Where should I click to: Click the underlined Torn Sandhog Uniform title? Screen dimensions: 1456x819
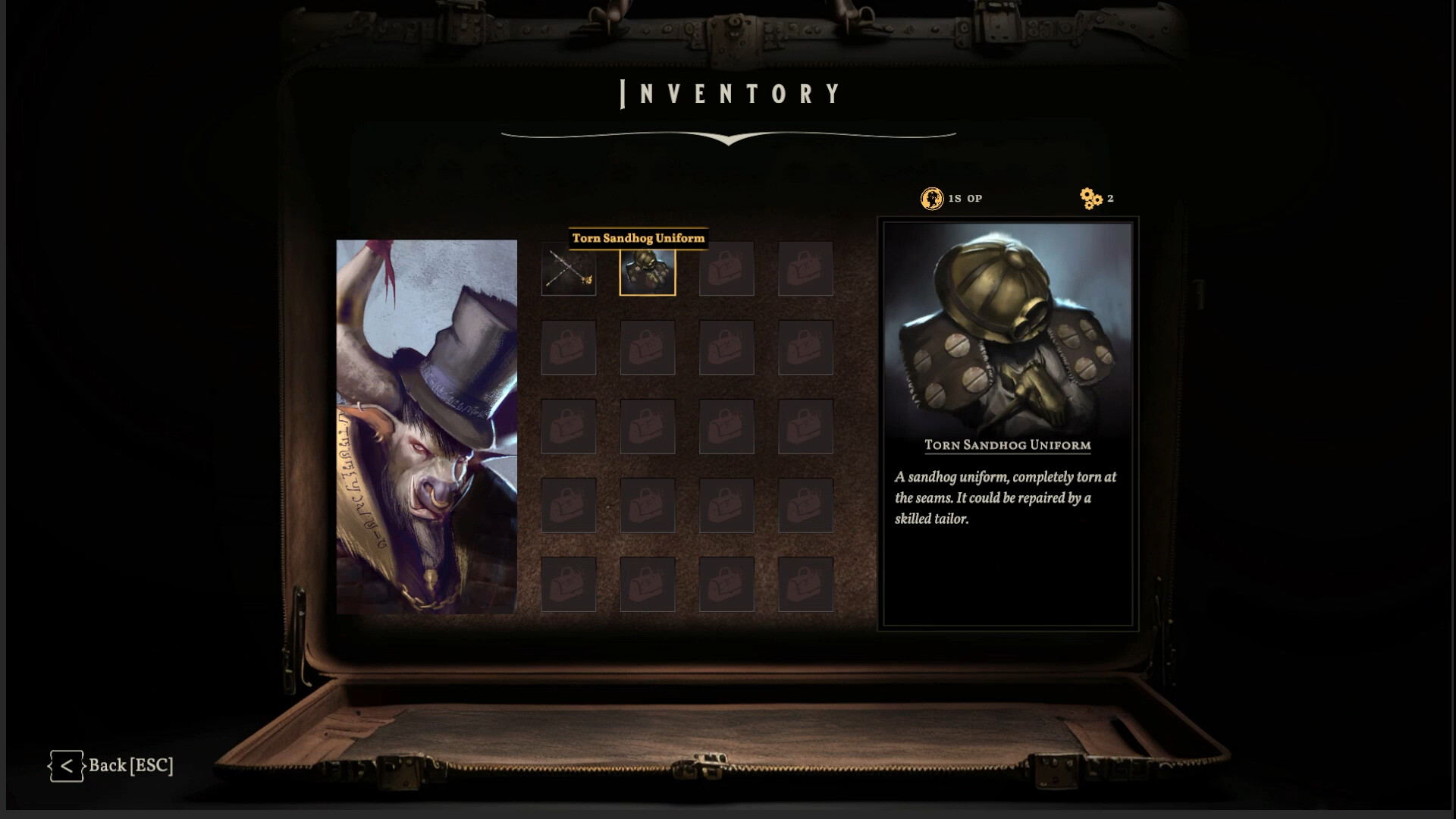pyautogui.click(x=1007, y=445)
